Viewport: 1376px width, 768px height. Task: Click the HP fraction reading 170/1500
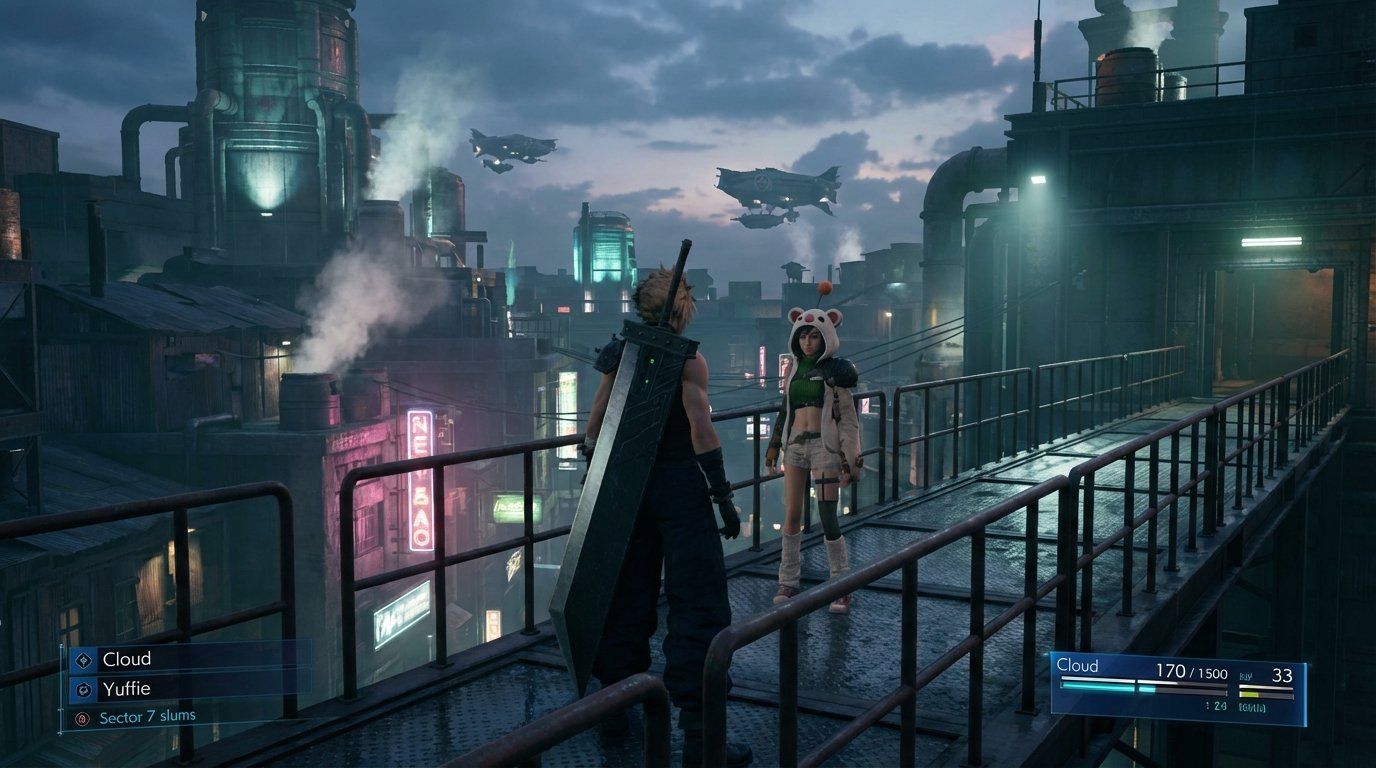pos(1191,672)
